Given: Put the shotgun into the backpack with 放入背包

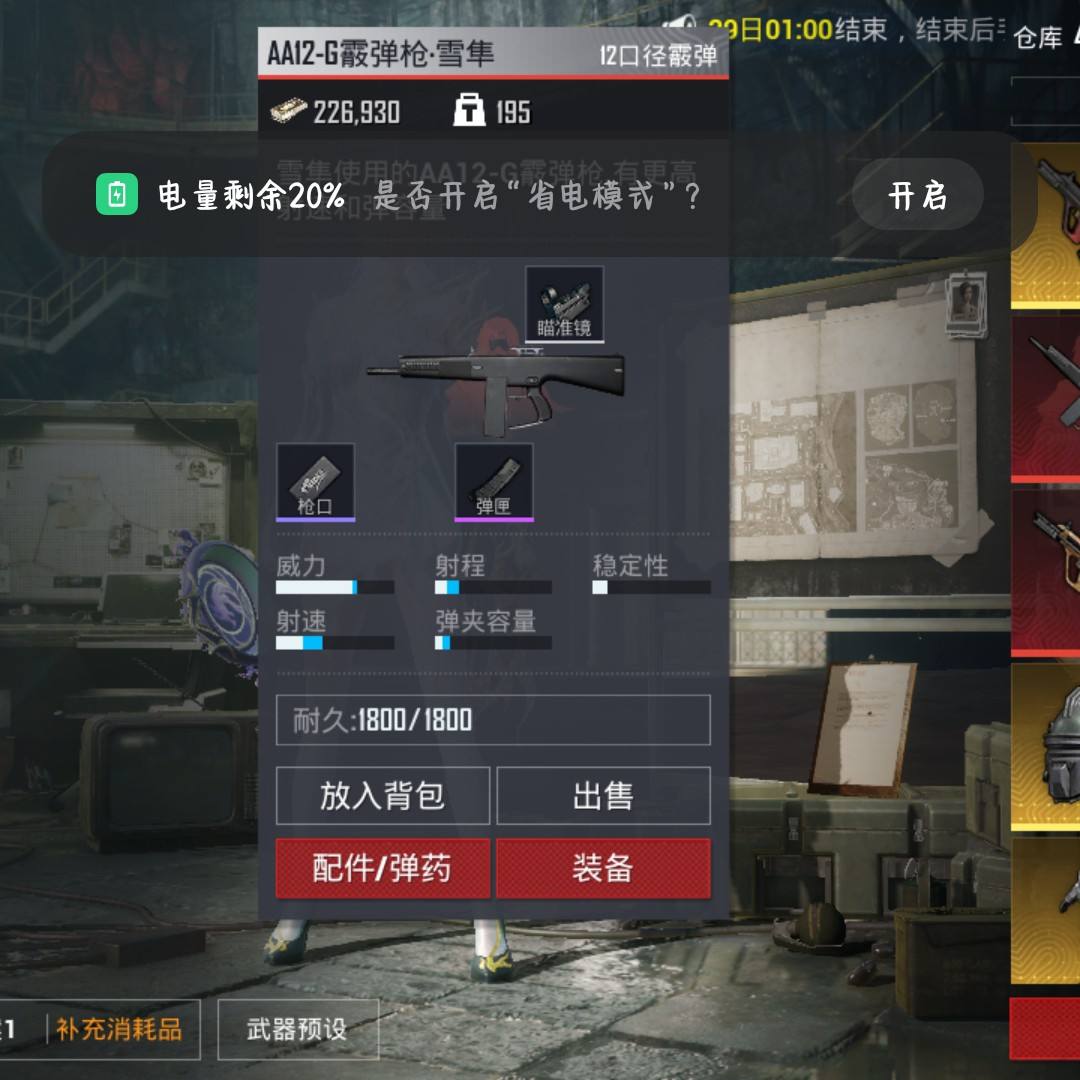Looking at the screenshot, I should 382,796.
